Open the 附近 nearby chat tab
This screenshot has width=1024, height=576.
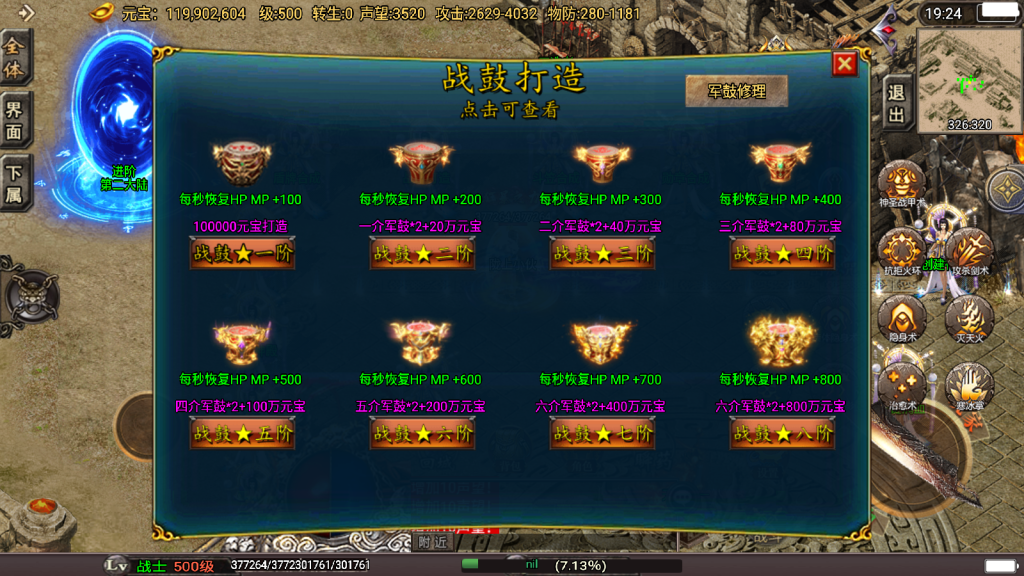433,542
